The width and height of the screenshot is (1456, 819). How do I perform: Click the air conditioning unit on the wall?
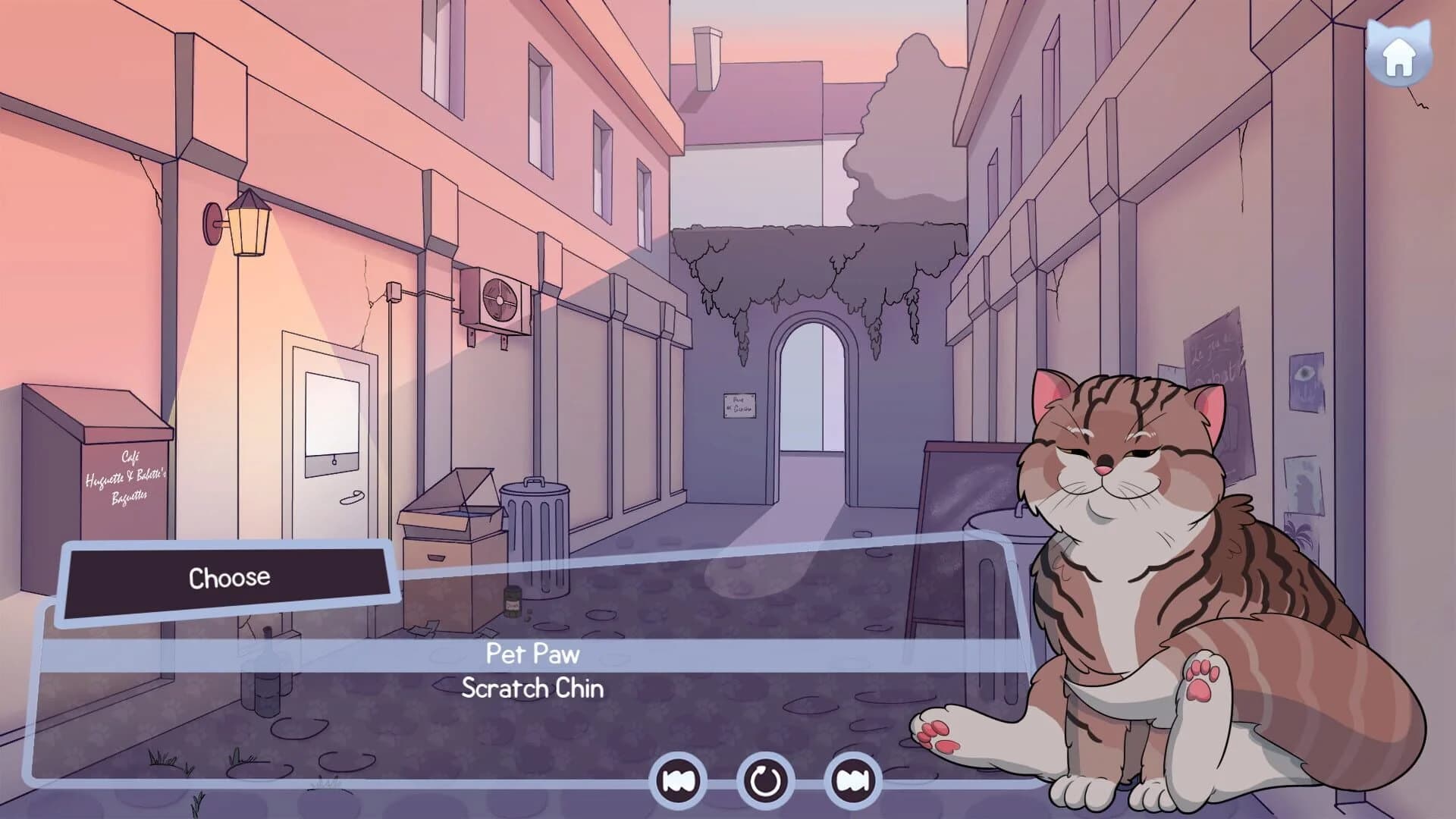coord(497,300)
